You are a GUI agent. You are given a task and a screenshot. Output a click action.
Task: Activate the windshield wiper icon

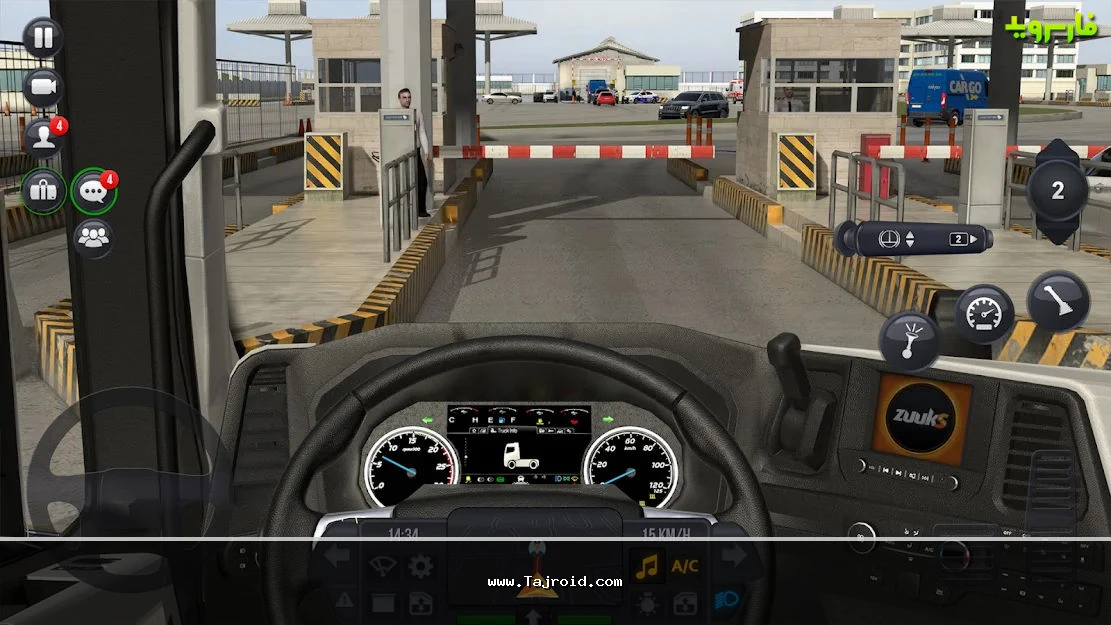point(382,566)
